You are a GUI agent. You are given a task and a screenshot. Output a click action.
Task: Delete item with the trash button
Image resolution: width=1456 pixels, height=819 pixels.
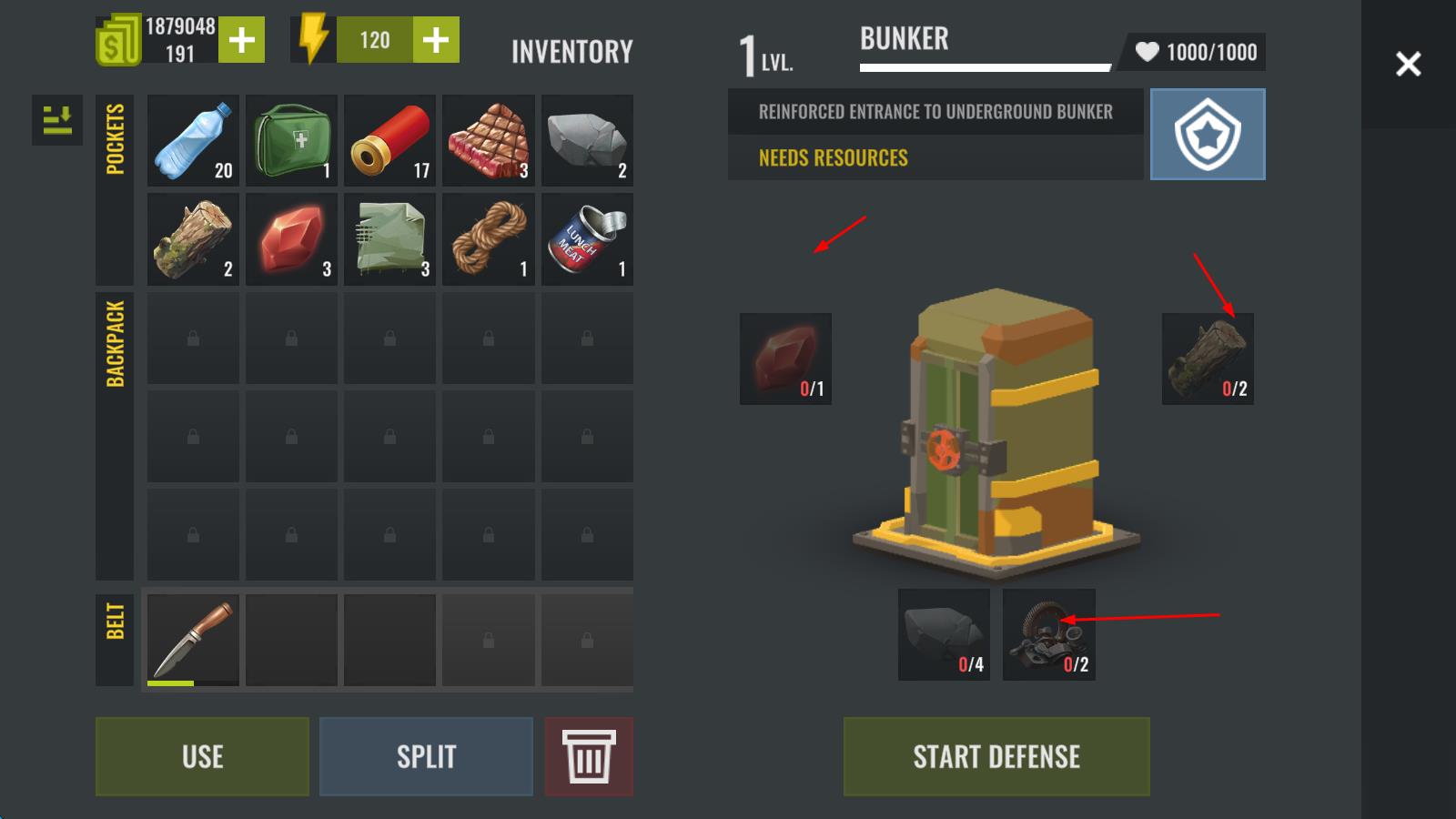pyautogui.click(x=589, y=756)
